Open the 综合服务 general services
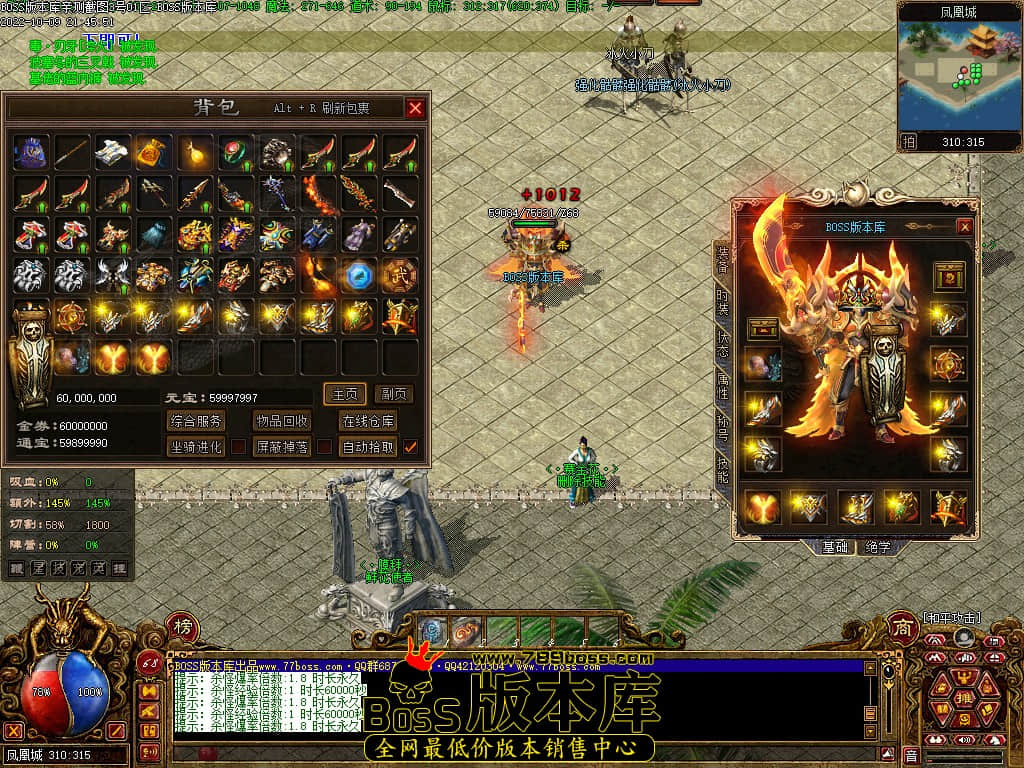 tap(195, 421)
